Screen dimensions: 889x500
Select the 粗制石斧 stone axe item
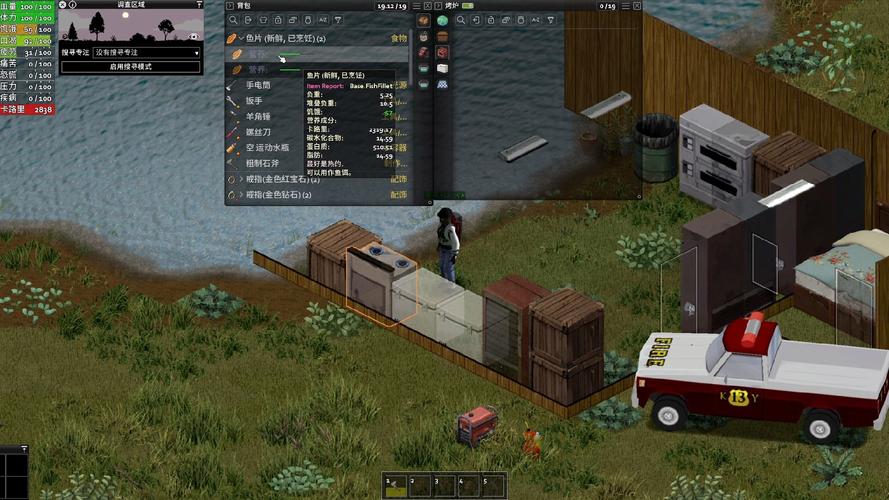click(262, 162)
